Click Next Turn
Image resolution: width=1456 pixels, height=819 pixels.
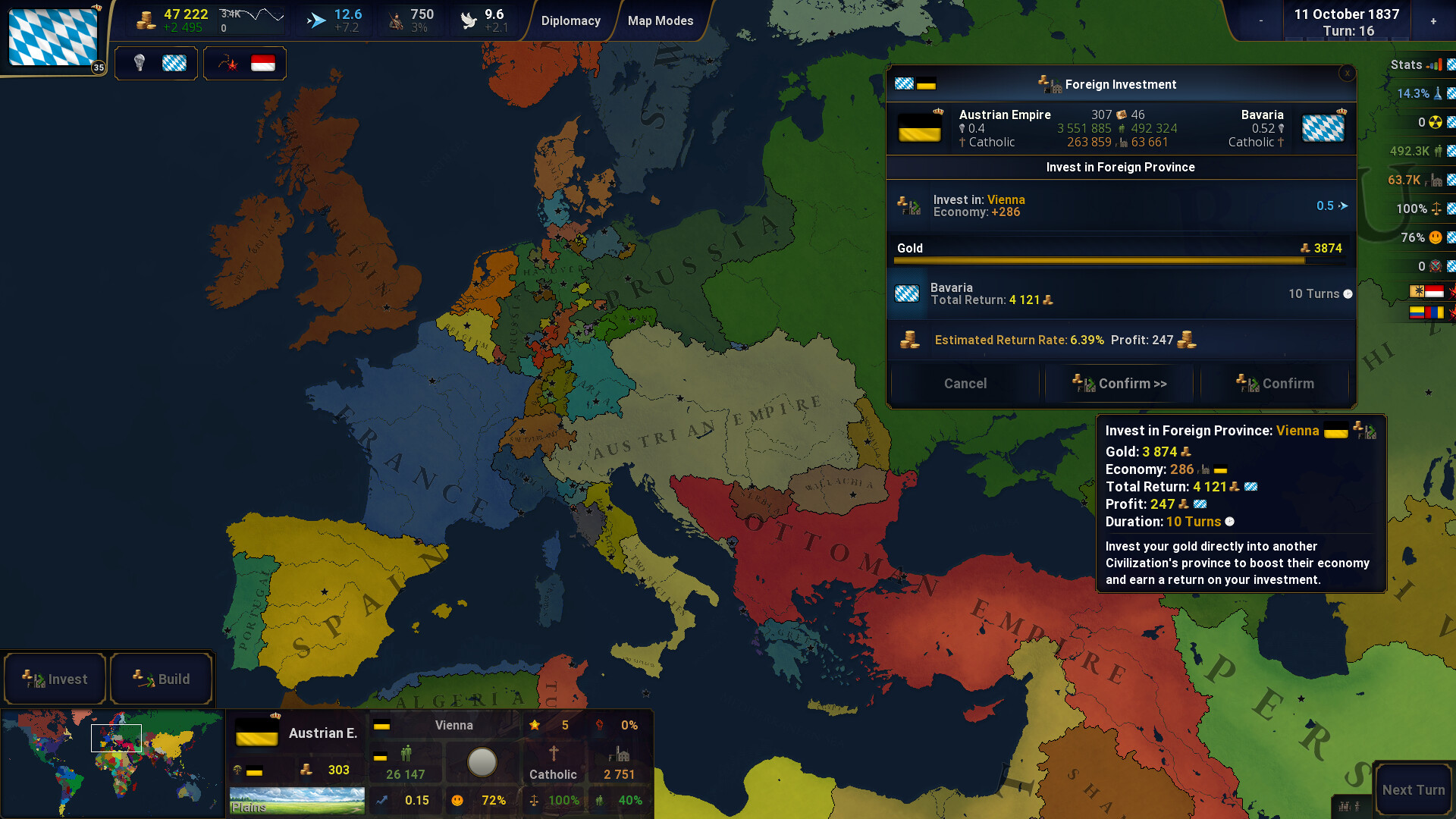tap(1412, 789)
